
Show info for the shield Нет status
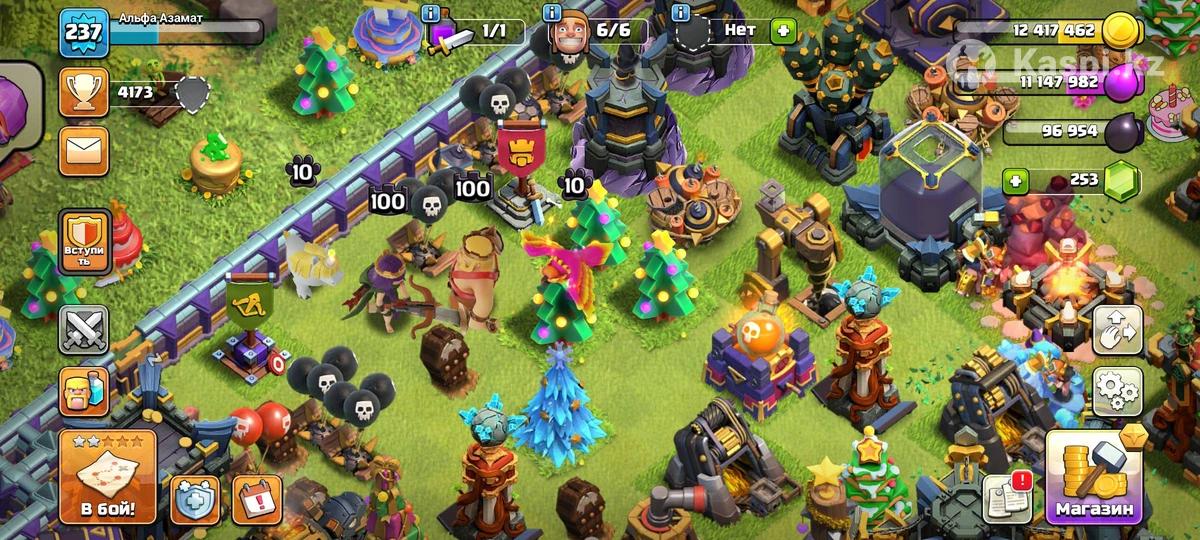(x=681, y=14)
